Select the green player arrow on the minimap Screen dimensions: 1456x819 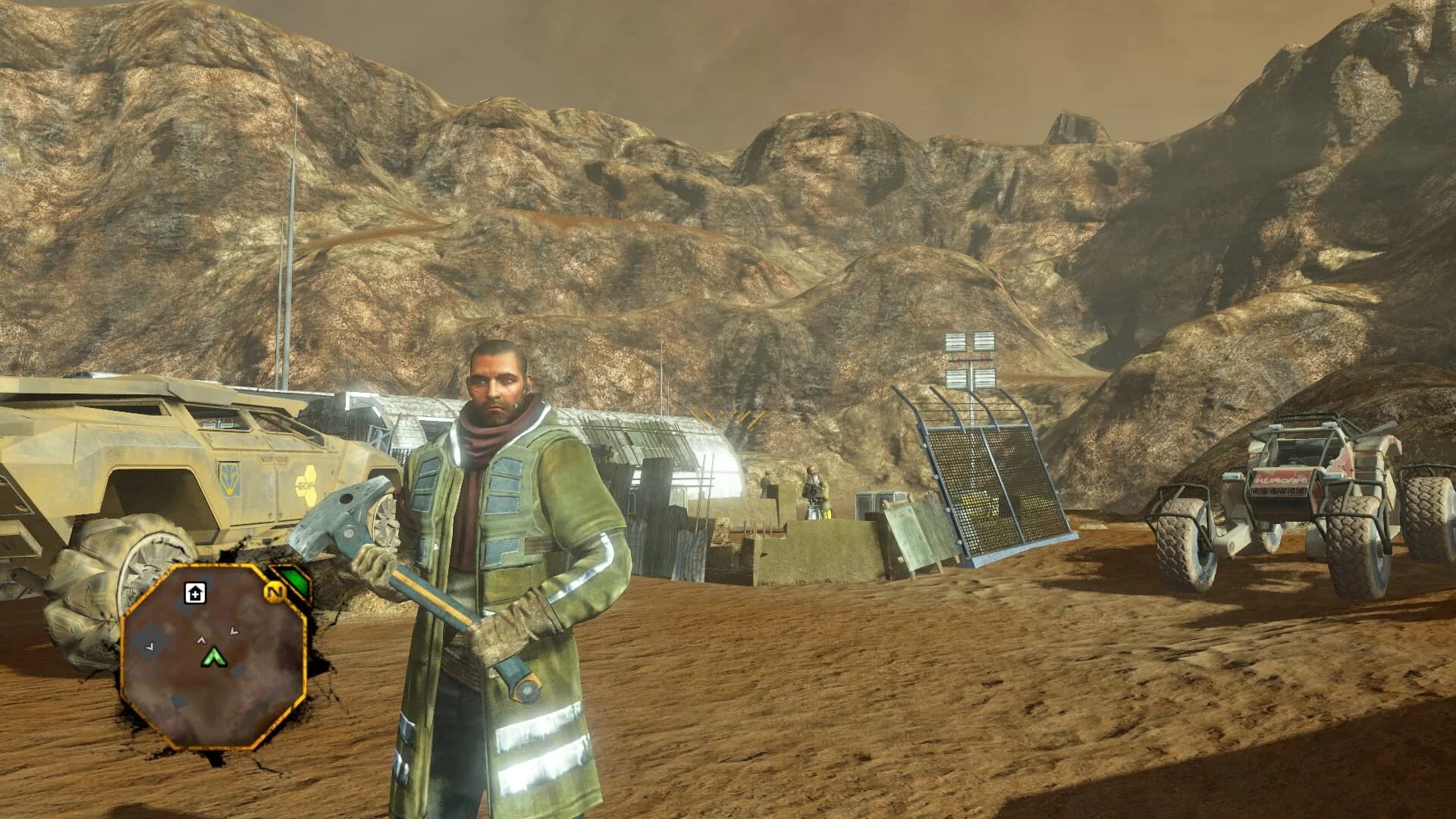(213, 657)
